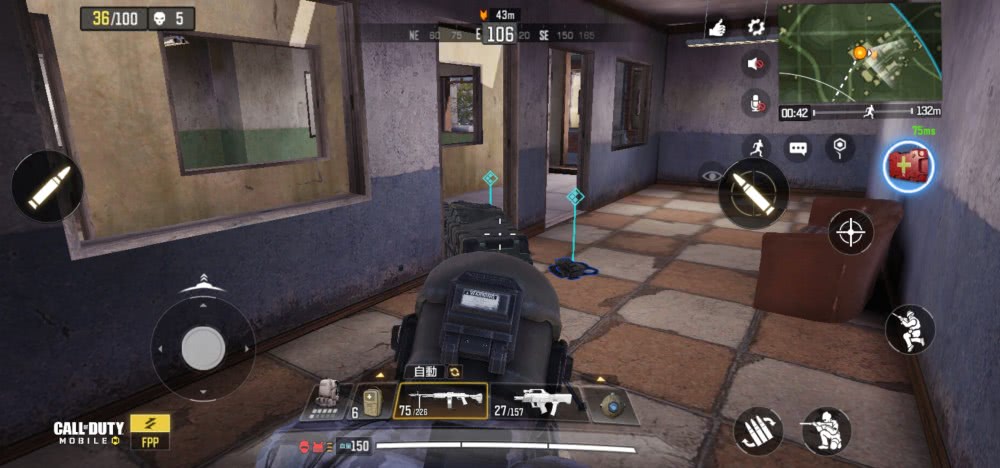The width and height of the screenshot is (1000, 468).
Task: Crouch using the kneeling soldier button
Action: pyautogui.click(x=826, y=430)
